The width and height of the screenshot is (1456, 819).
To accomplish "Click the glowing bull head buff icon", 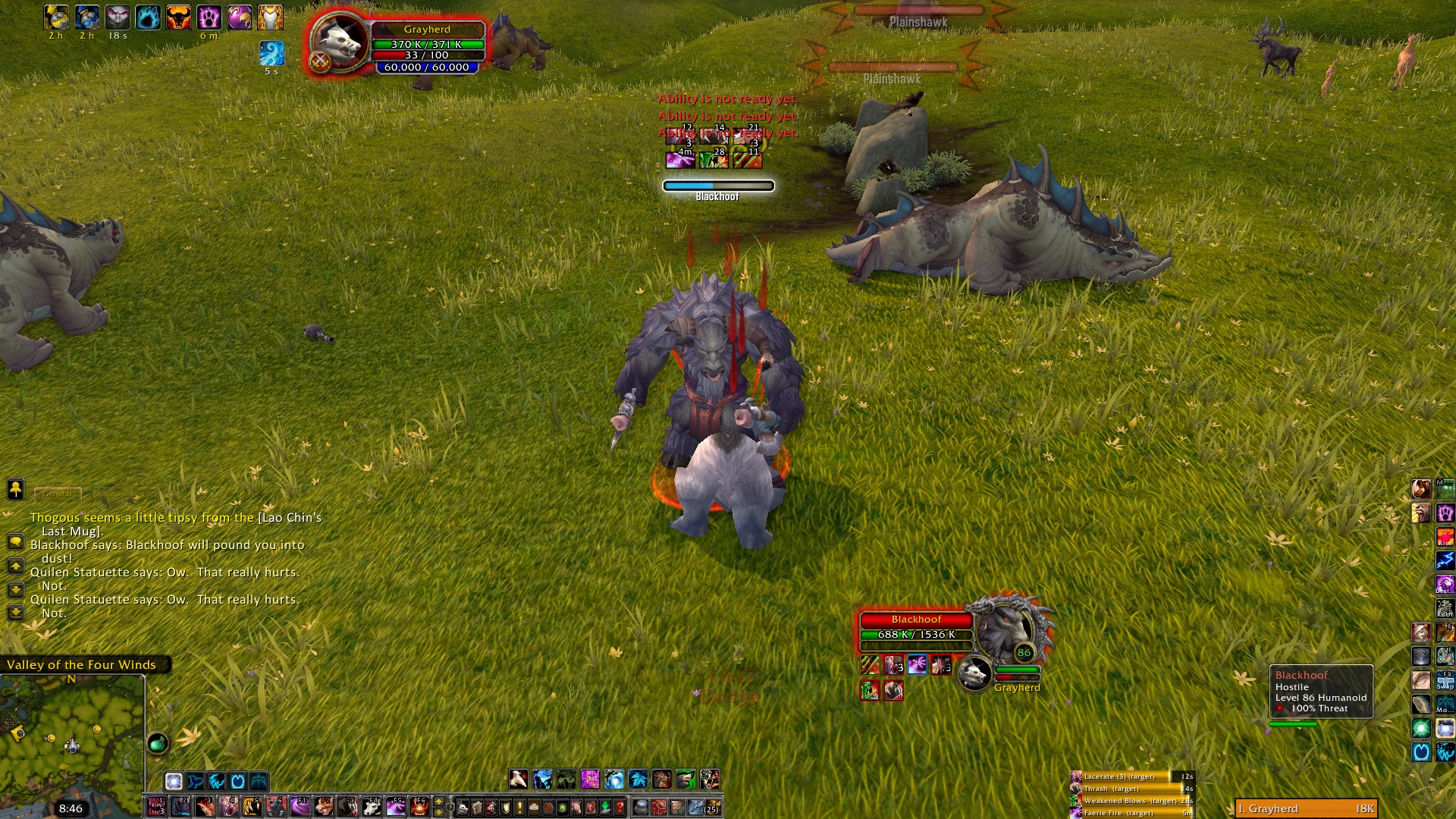I will click(178, 17).
